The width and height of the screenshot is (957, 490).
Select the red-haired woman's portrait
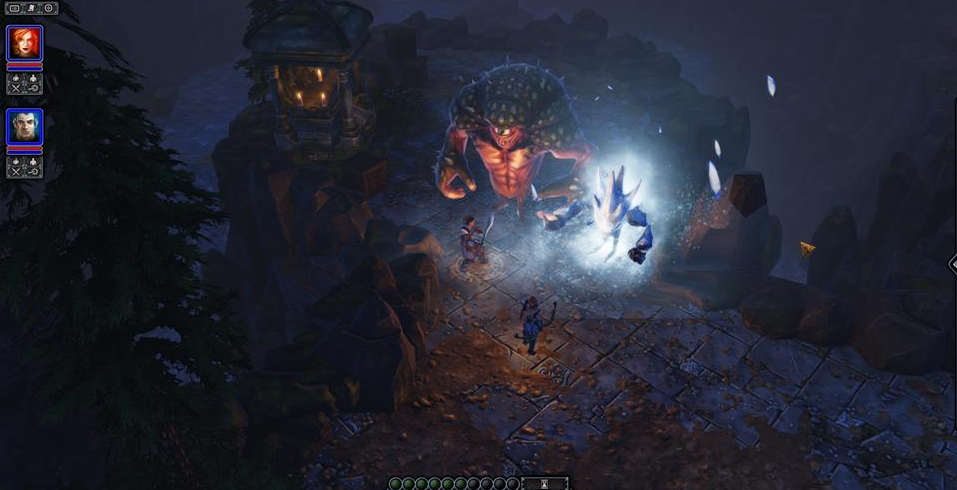[x=24, y=43]
